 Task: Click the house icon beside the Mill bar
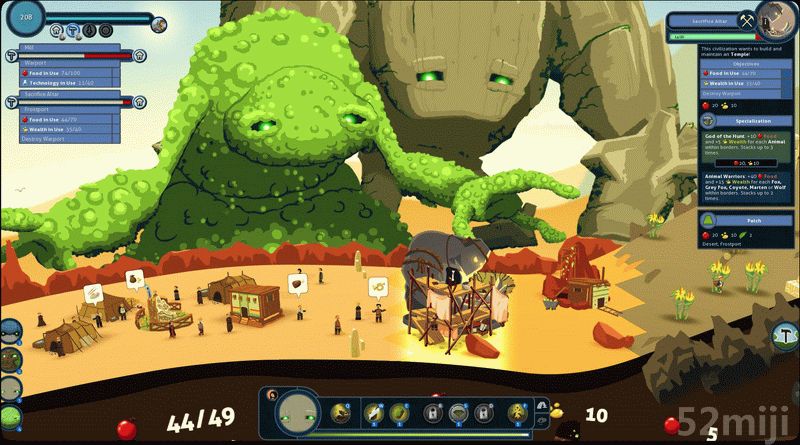click(x=140, y=55)
